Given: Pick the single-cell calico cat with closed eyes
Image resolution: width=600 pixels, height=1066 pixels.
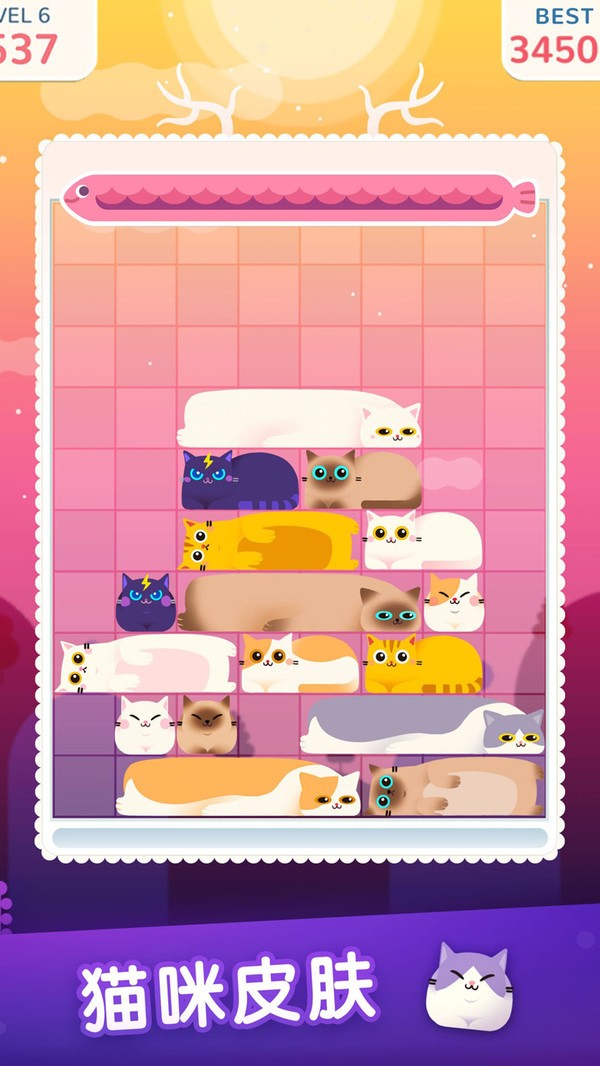Looking at the screenshot, I should (454, 602).
